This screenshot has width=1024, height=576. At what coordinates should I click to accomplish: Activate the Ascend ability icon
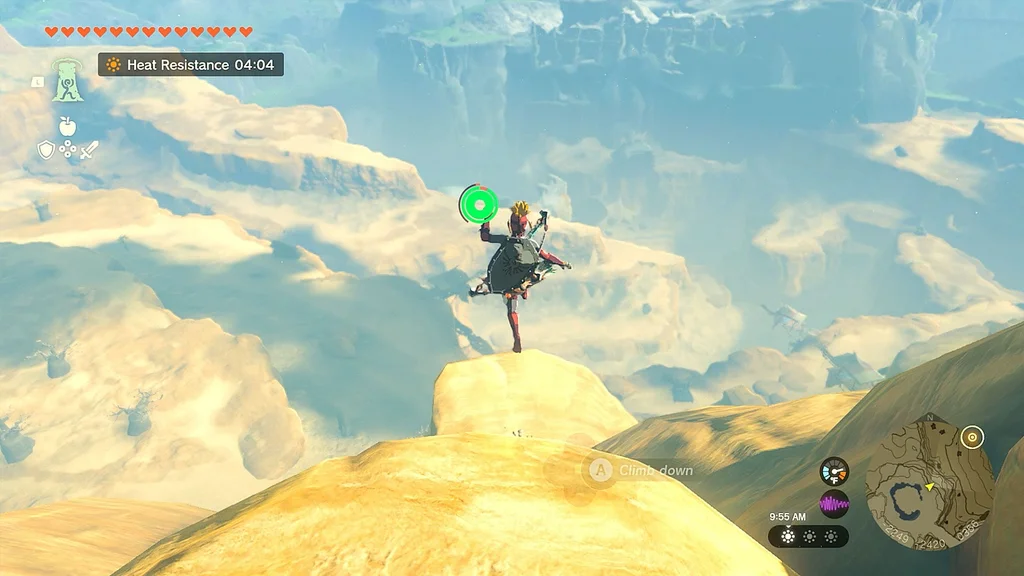[68, 80]
